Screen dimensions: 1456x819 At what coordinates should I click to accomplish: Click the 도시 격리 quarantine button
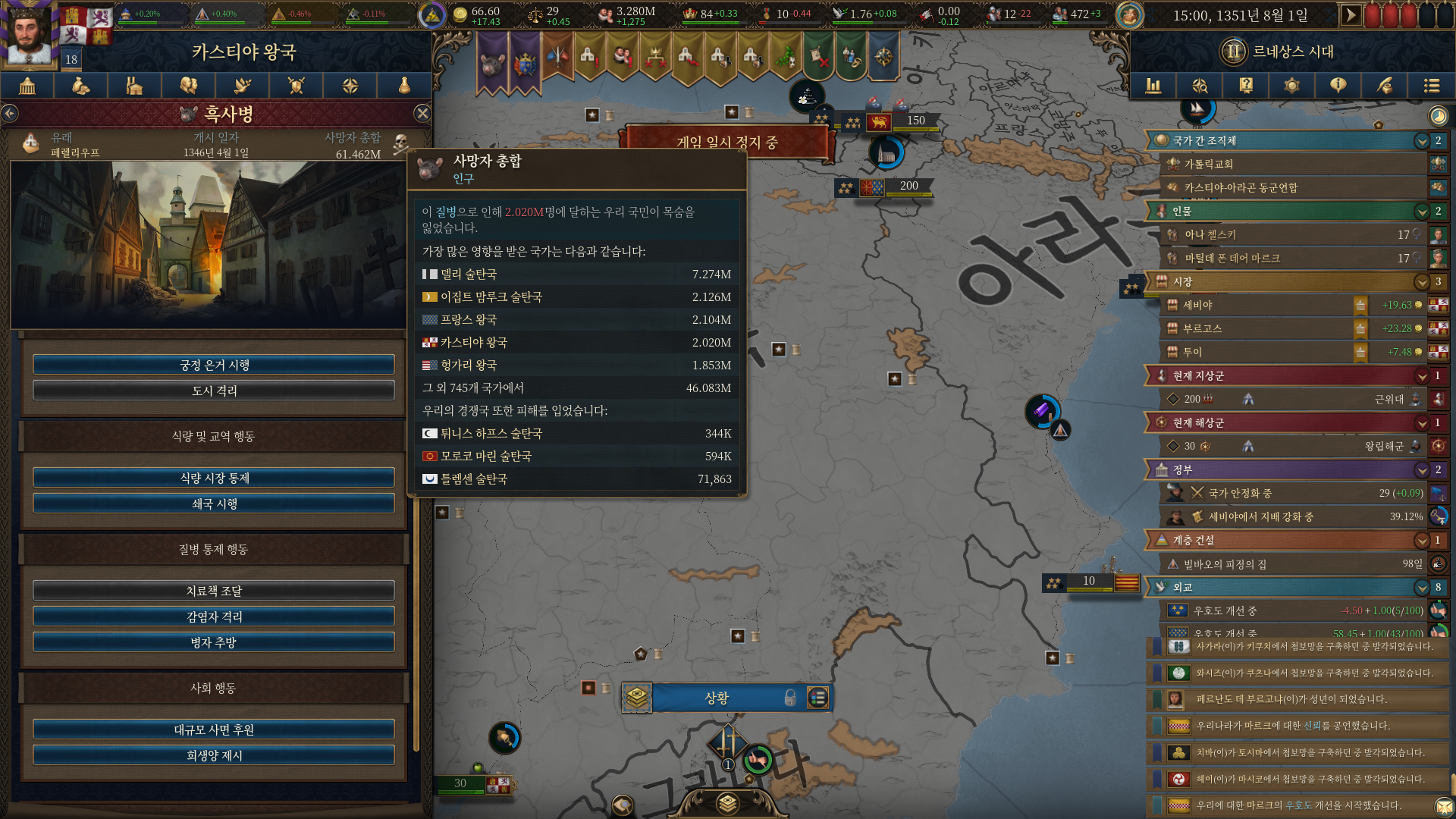[x=213, y=391]
